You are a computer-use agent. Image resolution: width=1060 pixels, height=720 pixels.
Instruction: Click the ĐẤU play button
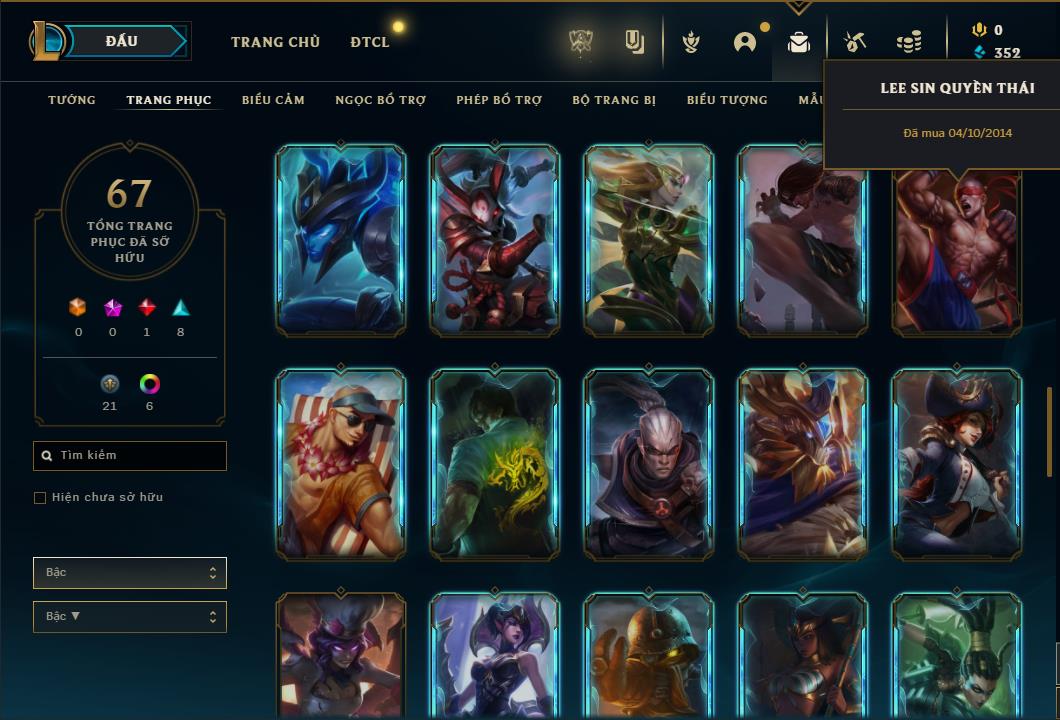pyautogui.click(x=122, y=41)
